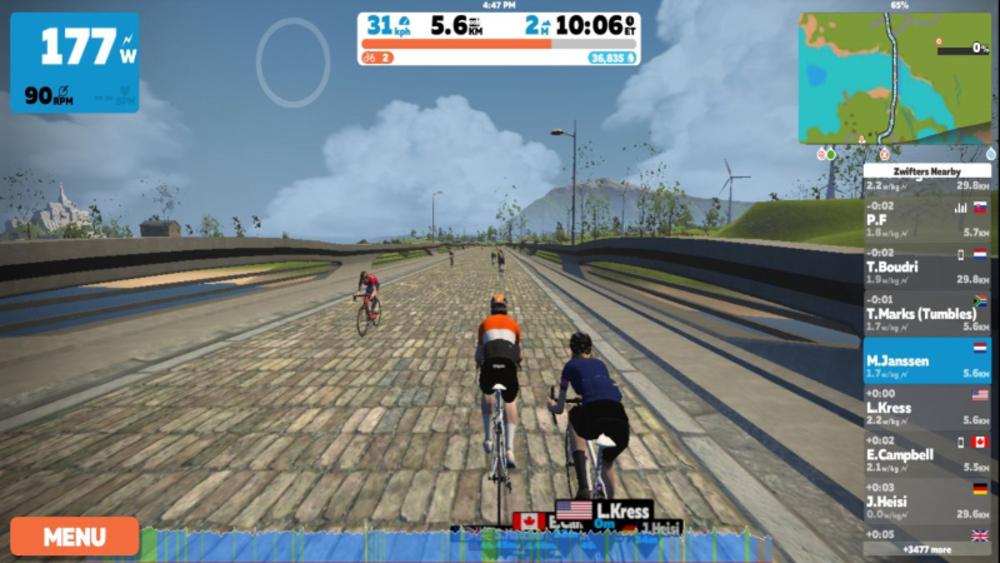View L.Kress in the nearby list

[x=926, y=407]
